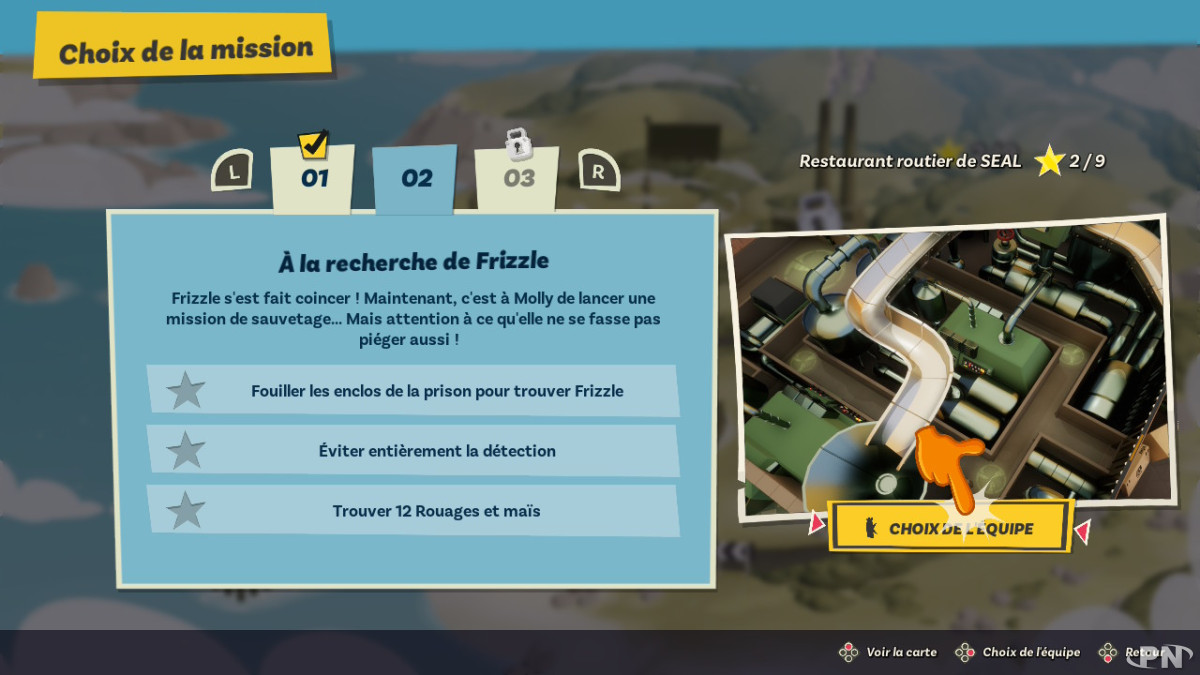This screenshot has width=1200, height=675.
Task: Click Choix de l'équipe in bottom bar
Action: pos(1019,652)
